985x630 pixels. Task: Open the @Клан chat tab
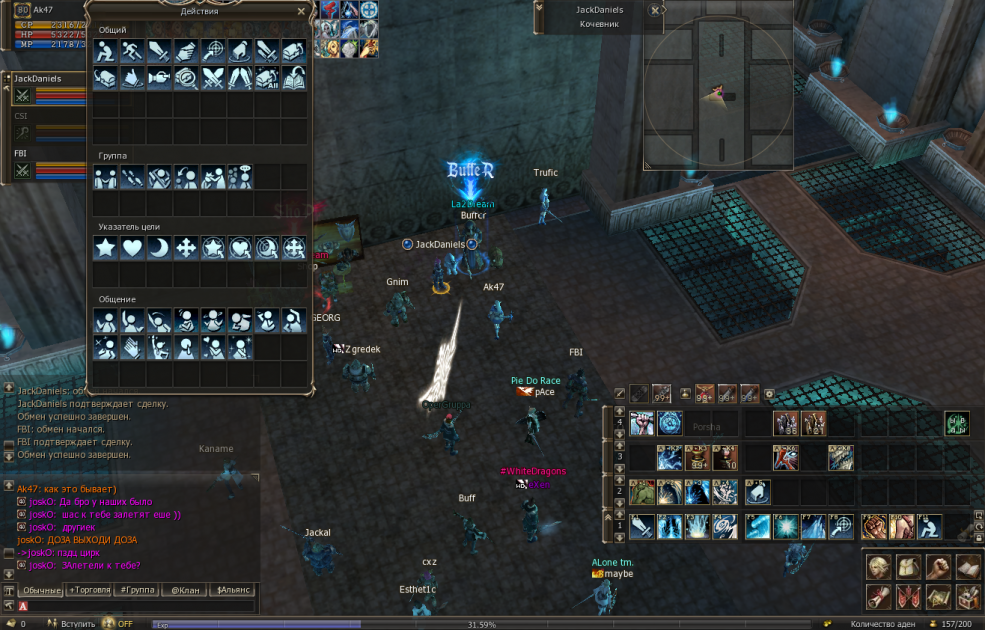(184, 590)
